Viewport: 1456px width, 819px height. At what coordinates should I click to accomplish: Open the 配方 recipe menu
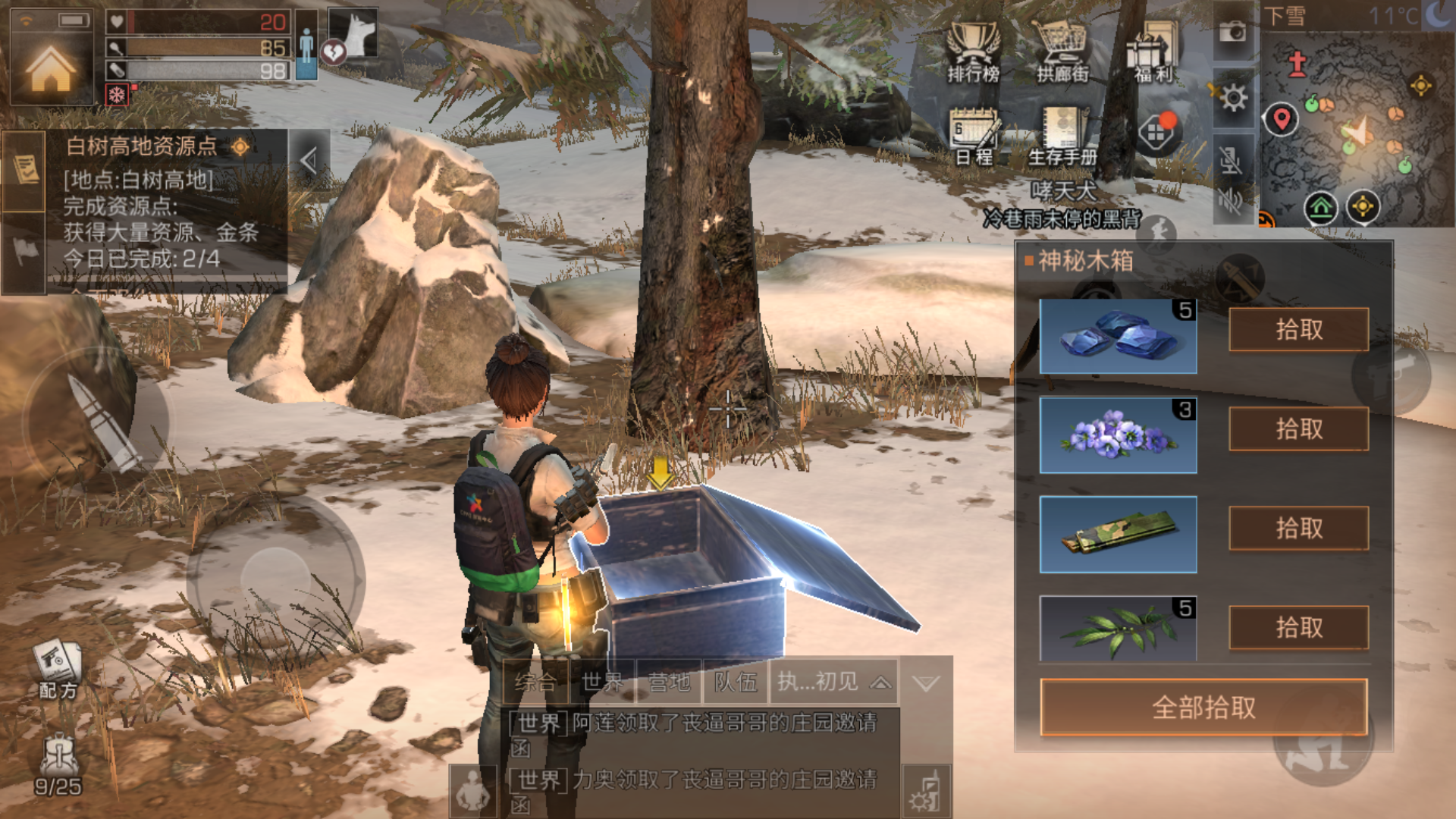pos(58,669)
